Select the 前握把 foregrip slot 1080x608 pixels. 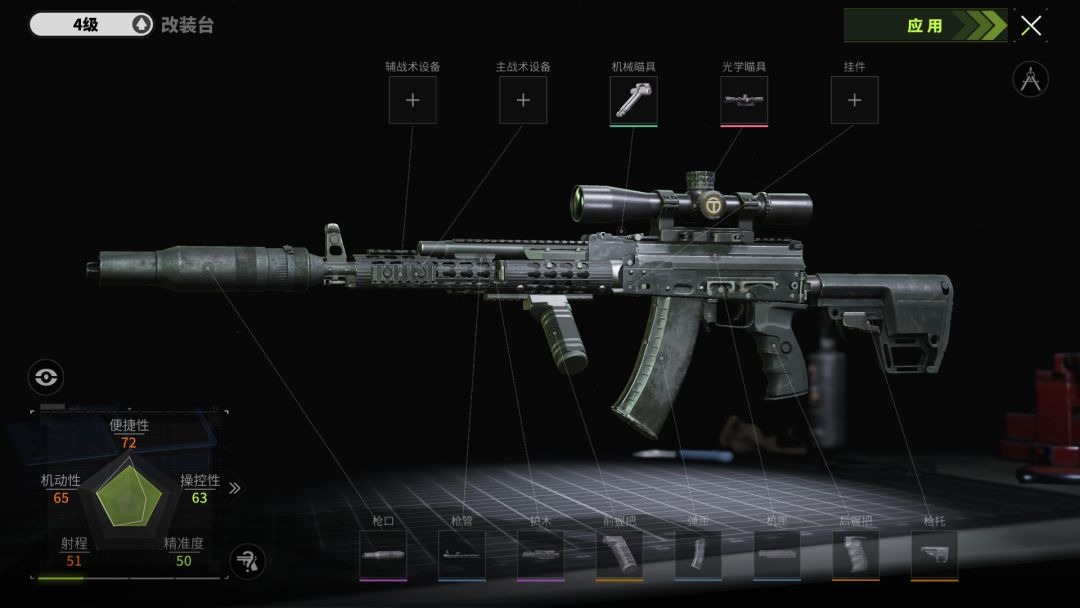pos(619,554)
